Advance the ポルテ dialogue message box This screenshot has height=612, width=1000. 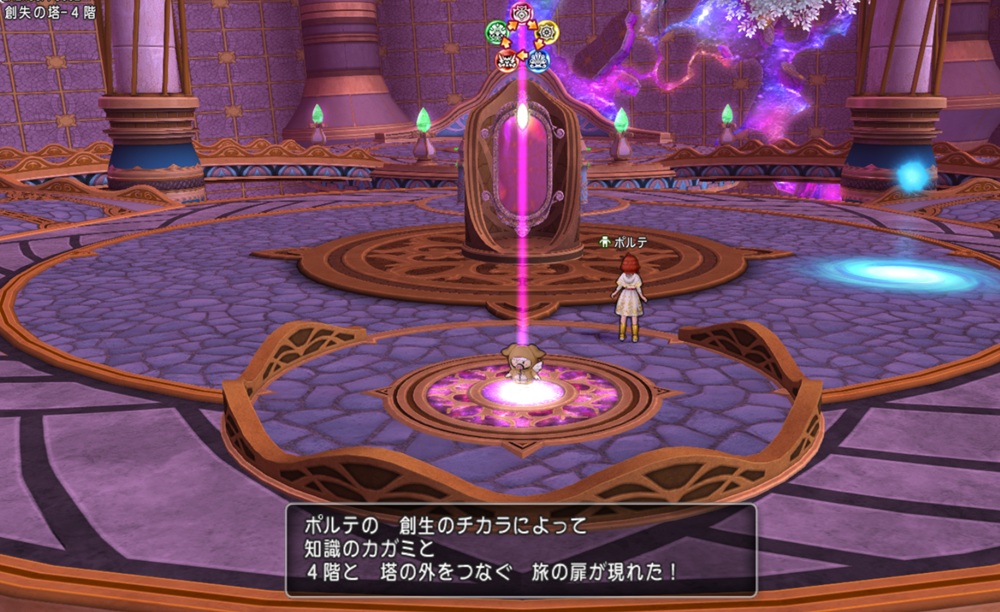pos(521,549)
